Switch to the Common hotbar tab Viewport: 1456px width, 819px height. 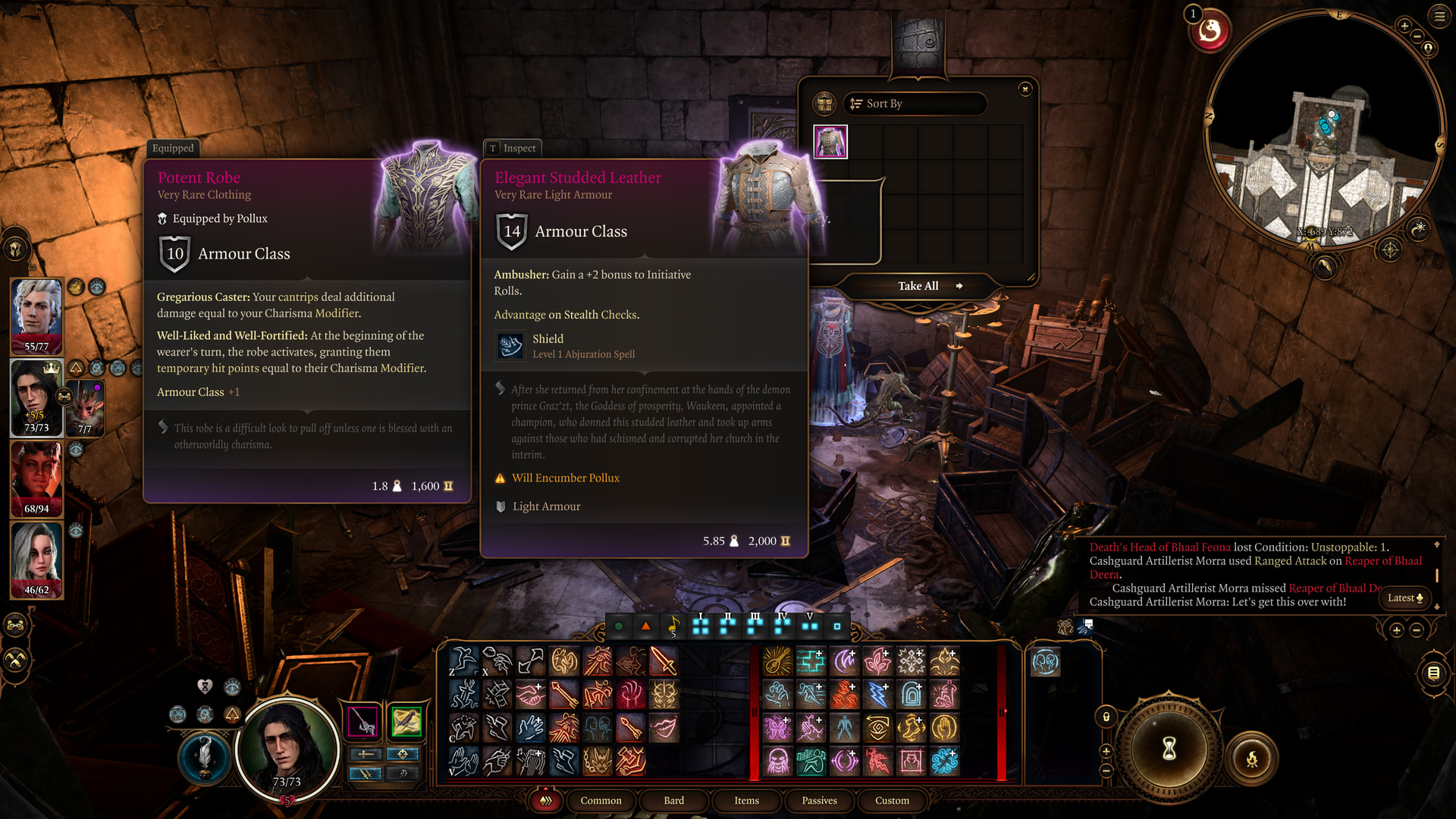click(601, 800)
